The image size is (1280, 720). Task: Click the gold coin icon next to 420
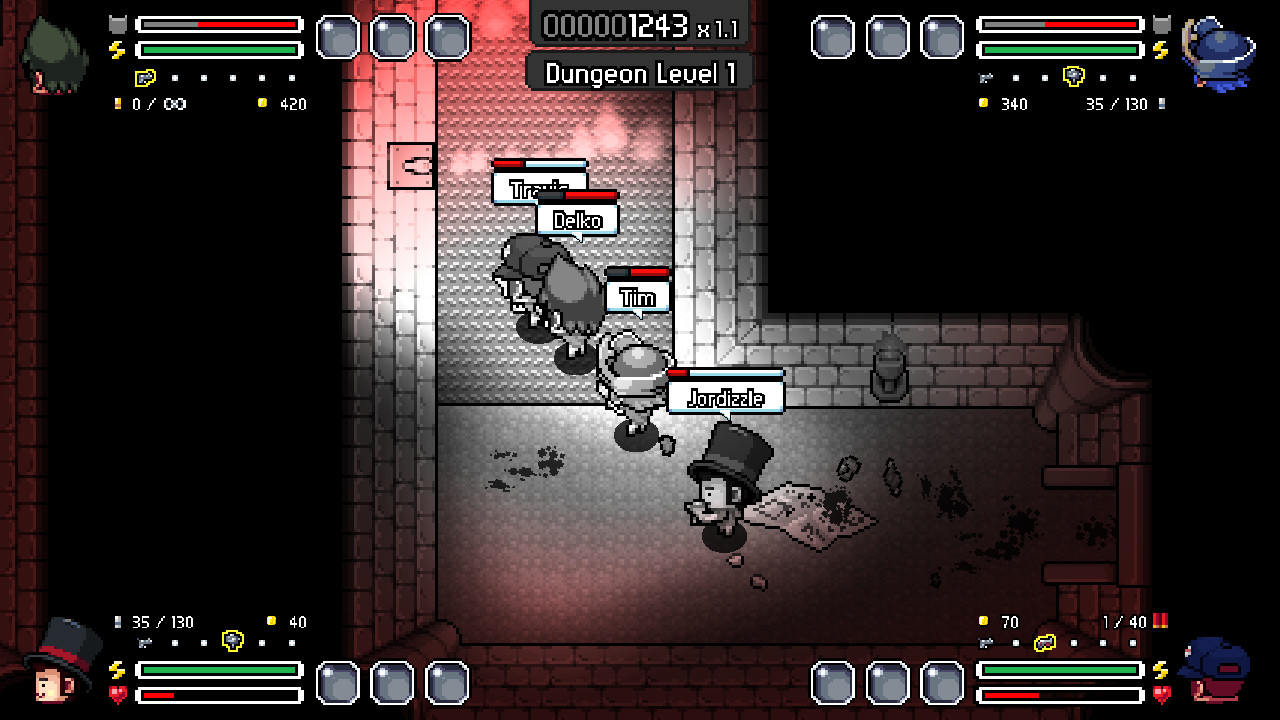coord(262,103)
